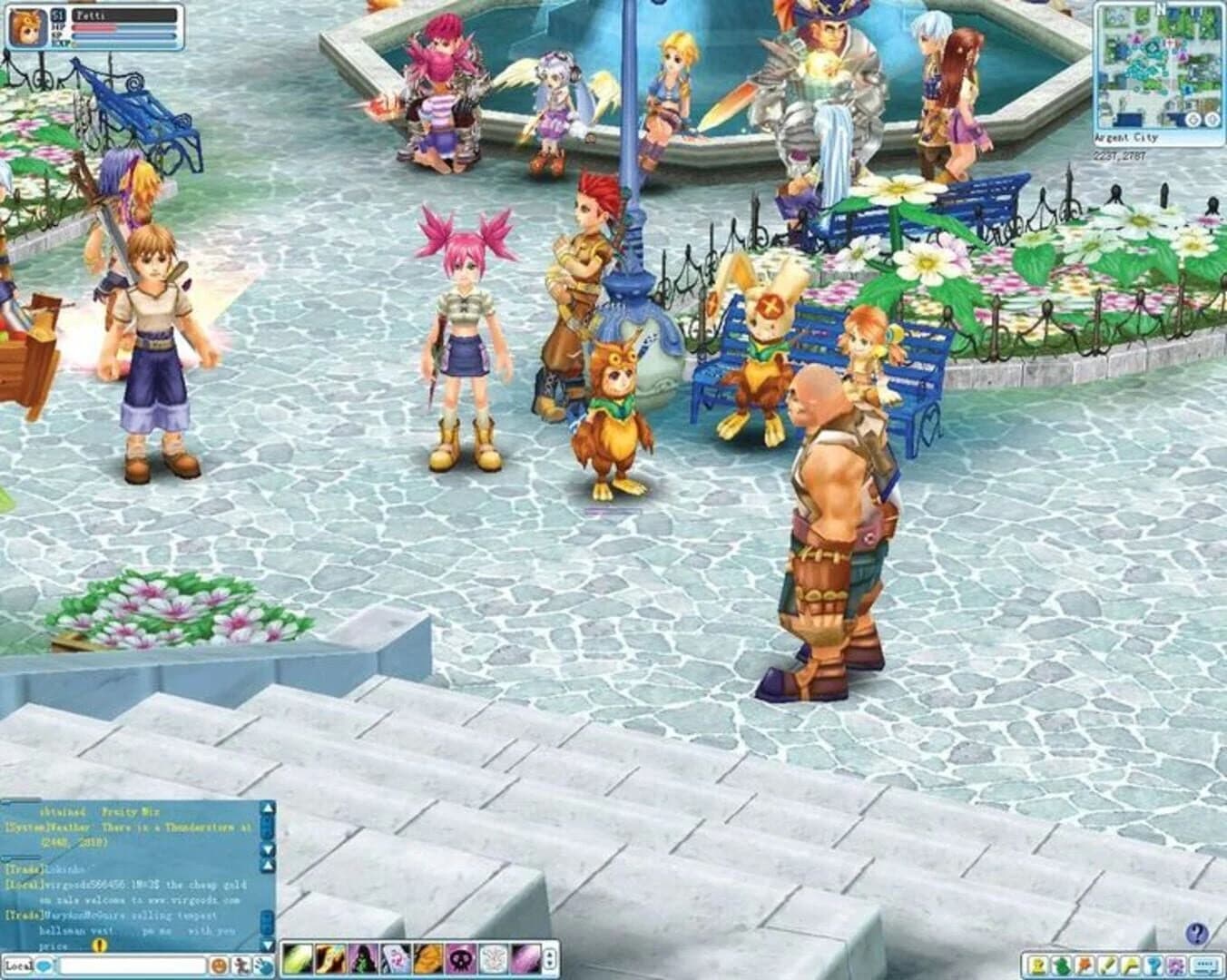This screenshot has height=980, width=1227.
Task: Toggle the chat bubble speech icon
Action: pyautogui.click(x=45, y=965)
